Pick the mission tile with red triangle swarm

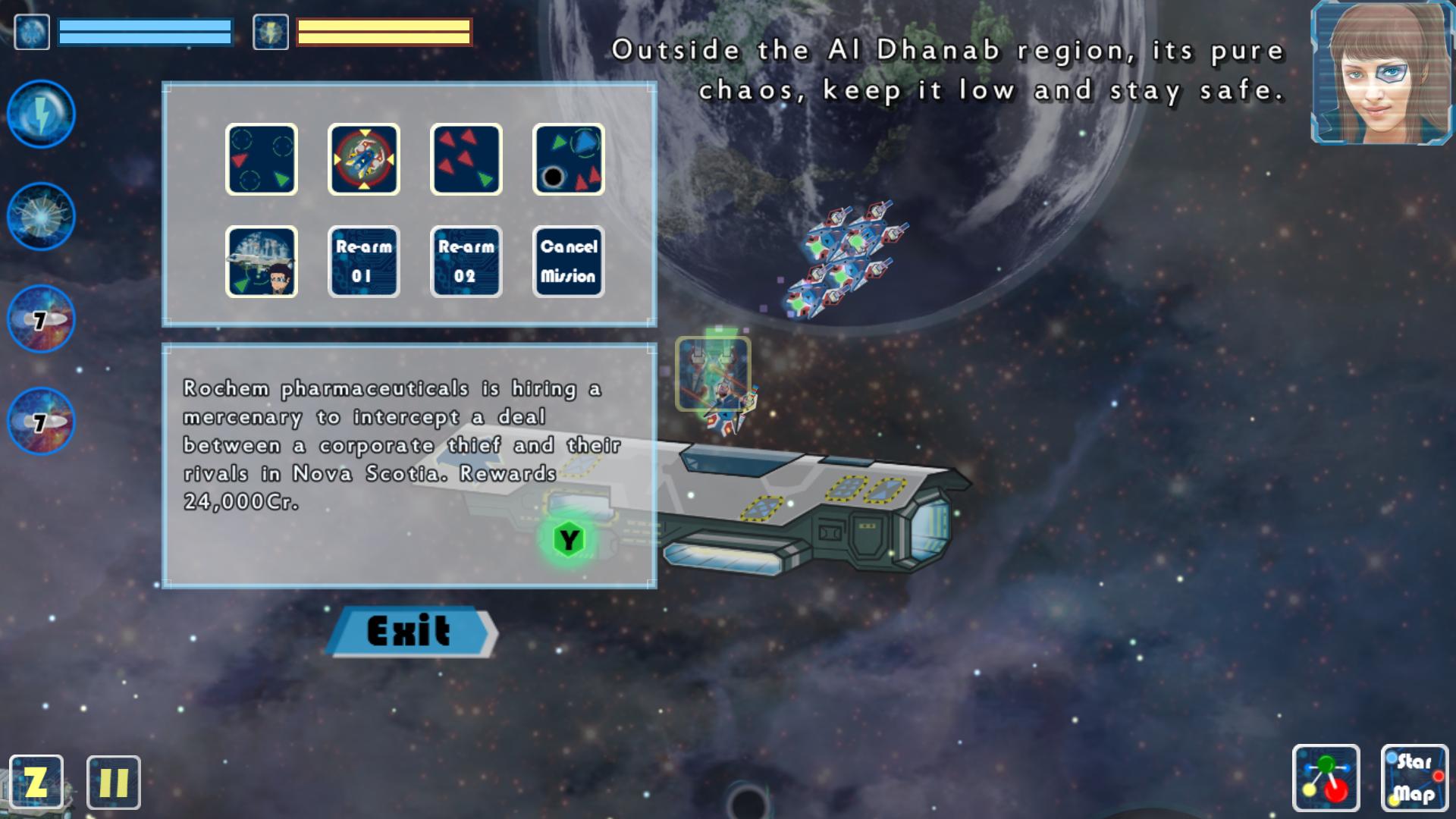[x=466, y=158]
